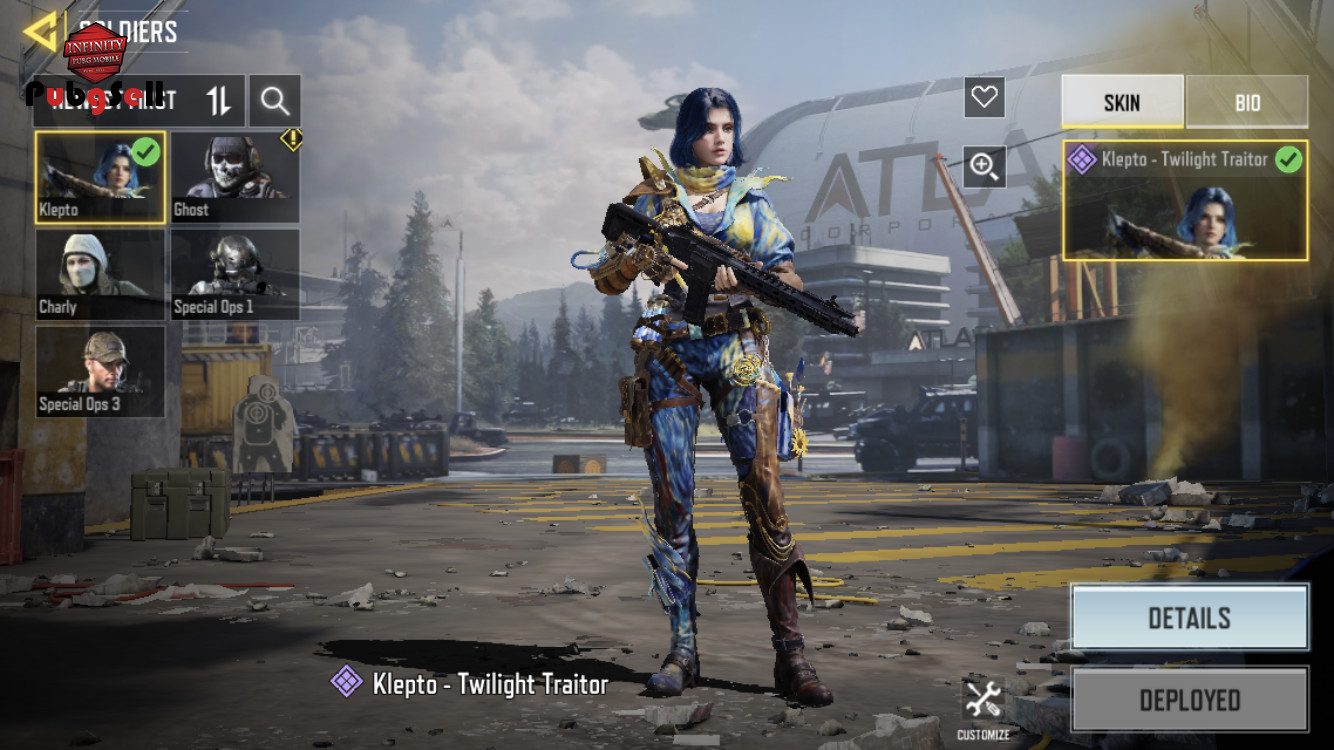This screenshot has height=750, width=1334.
Task: Pick the Special Ops 1 soldier
Action: point(235,275)
